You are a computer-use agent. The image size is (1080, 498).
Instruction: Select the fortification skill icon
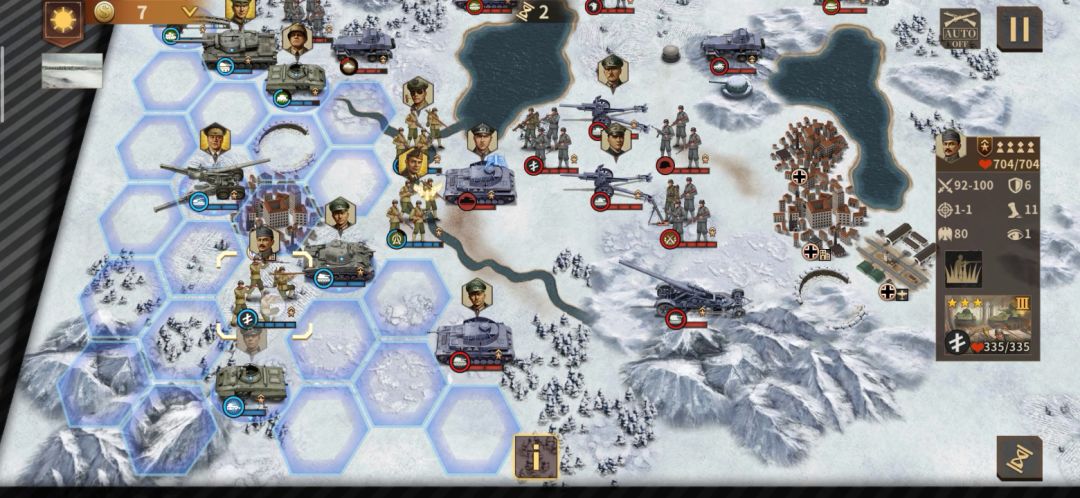(x=963, y=269)
